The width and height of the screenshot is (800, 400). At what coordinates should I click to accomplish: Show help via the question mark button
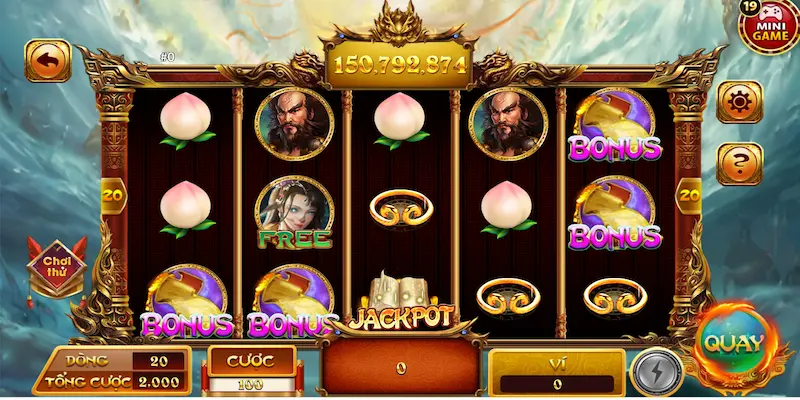pyautogui.click(x=740, y=163)
